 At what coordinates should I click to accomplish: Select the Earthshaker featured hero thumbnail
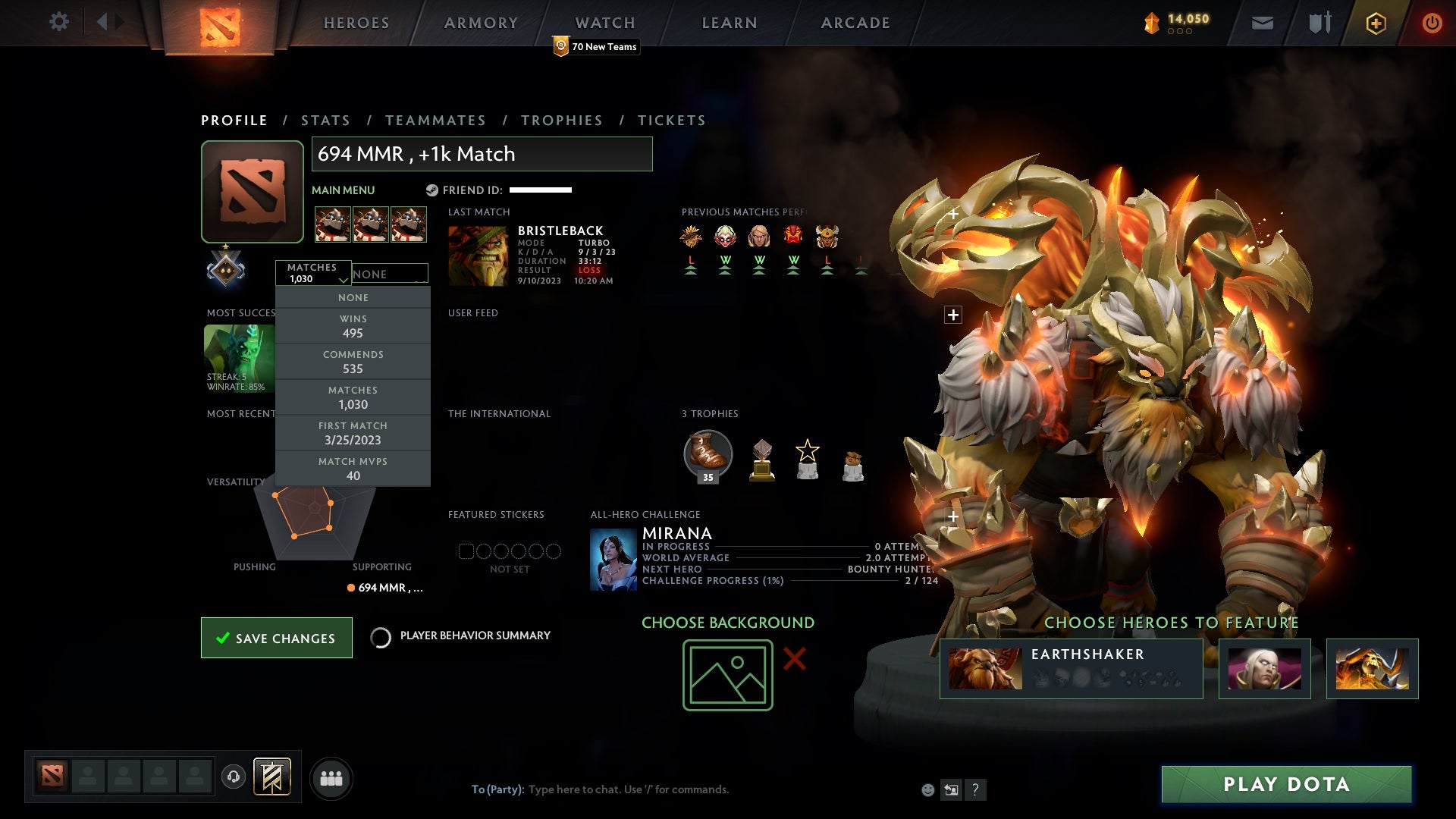[x=983, y=667]
